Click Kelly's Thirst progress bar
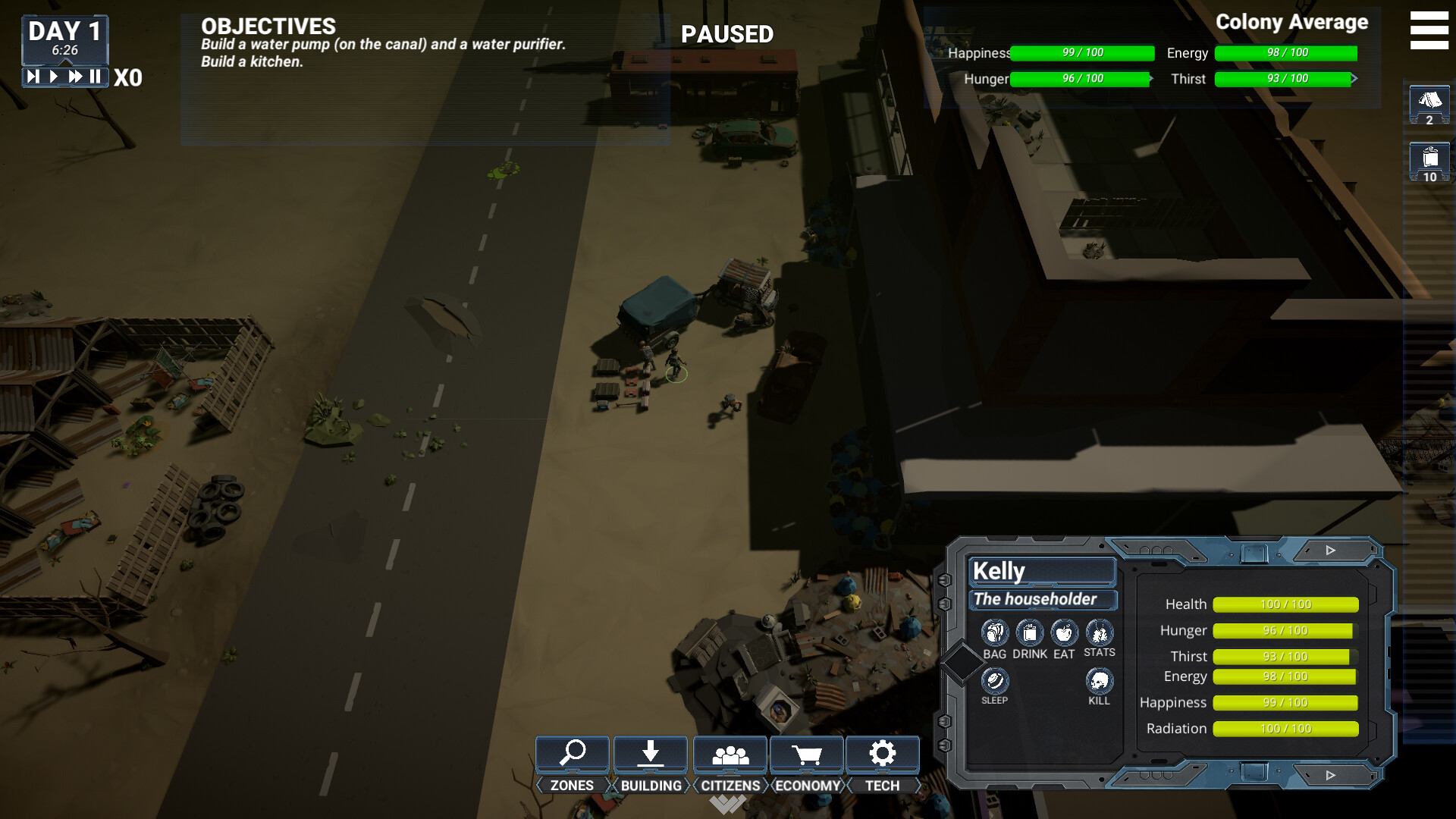1456x819 pixels. 1284,656
